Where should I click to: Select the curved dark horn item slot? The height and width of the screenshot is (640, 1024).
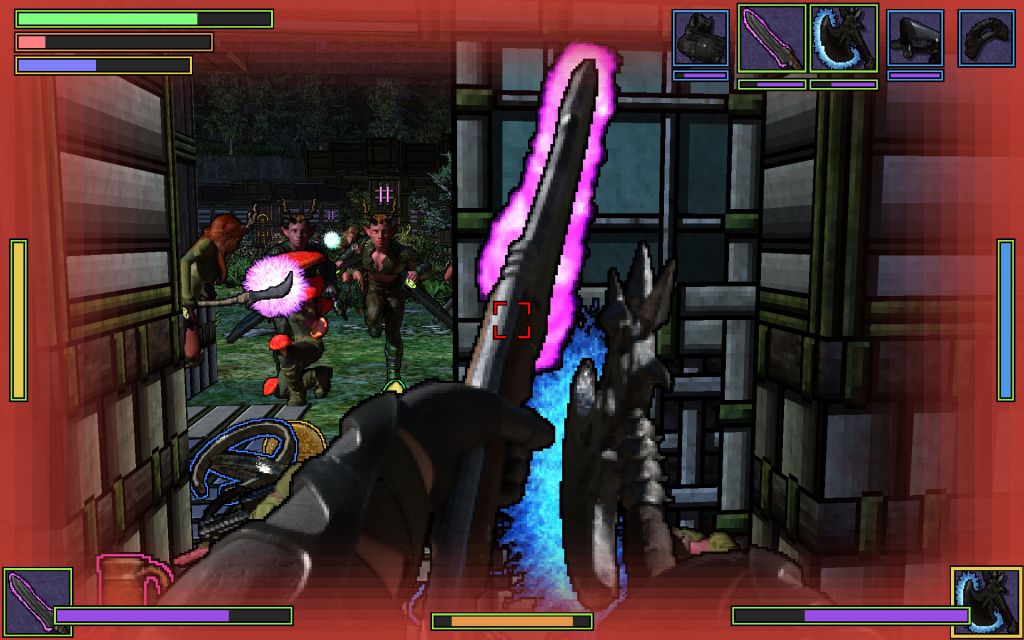987,38
